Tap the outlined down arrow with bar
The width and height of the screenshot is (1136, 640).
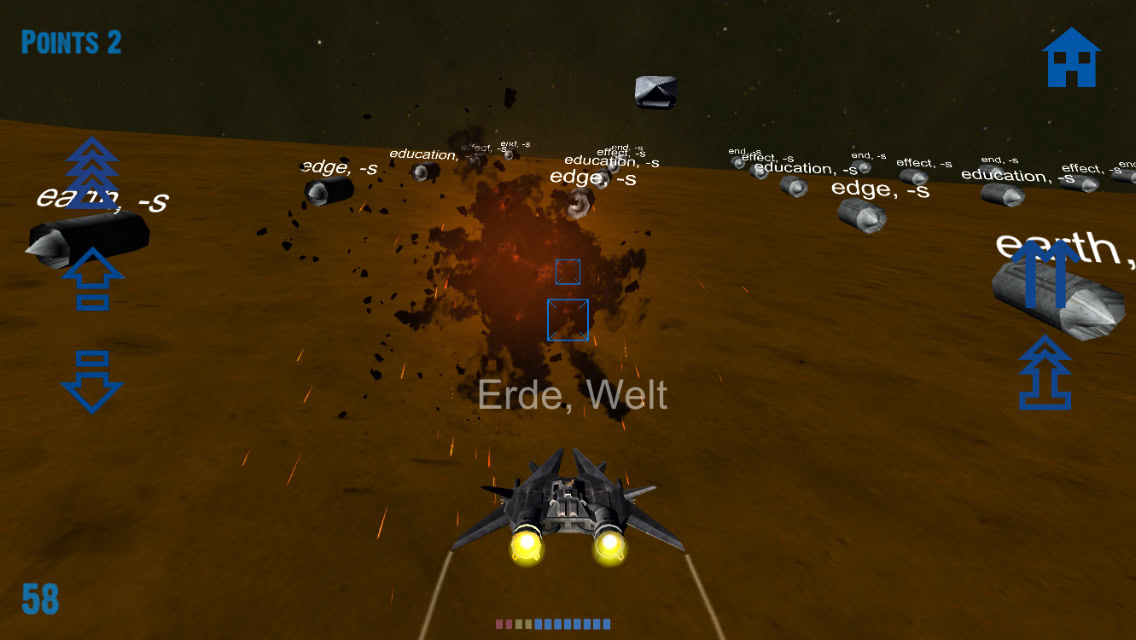pos(92,381)
